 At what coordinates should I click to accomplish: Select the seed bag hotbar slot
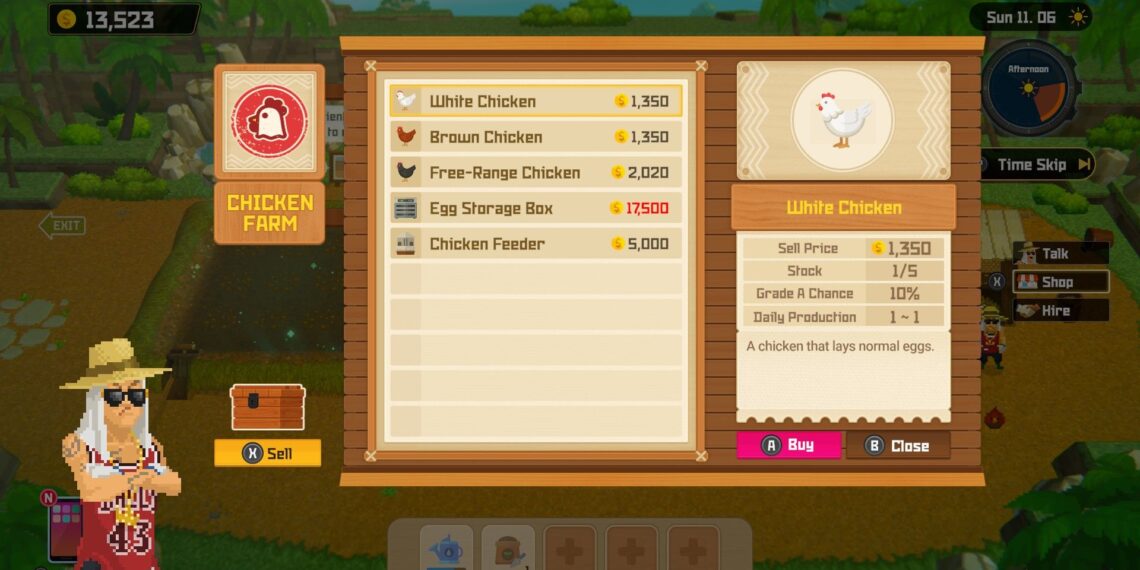(x=508, y=549)
